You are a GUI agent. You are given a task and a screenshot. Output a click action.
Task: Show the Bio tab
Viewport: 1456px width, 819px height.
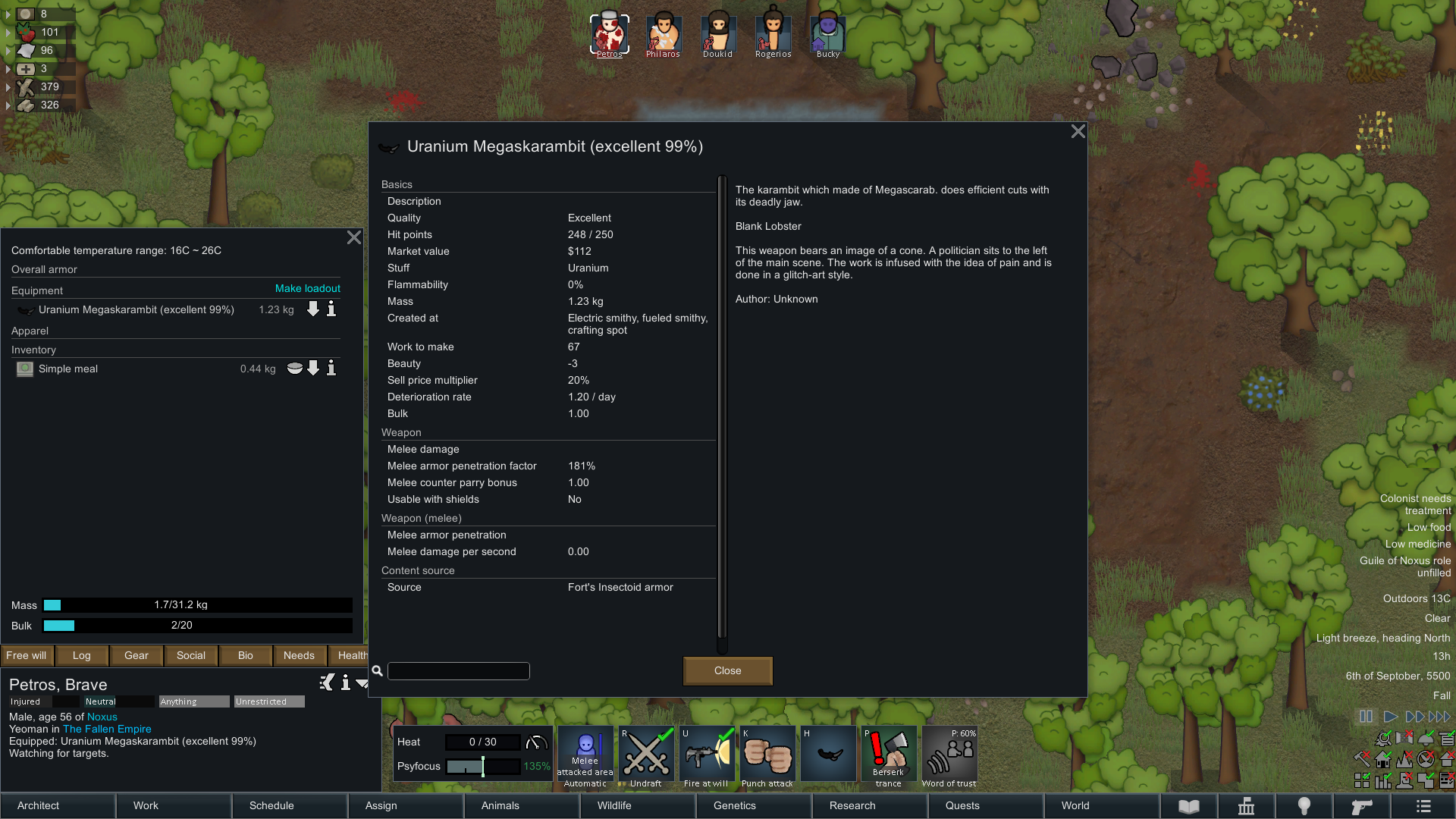pos(245,655)
